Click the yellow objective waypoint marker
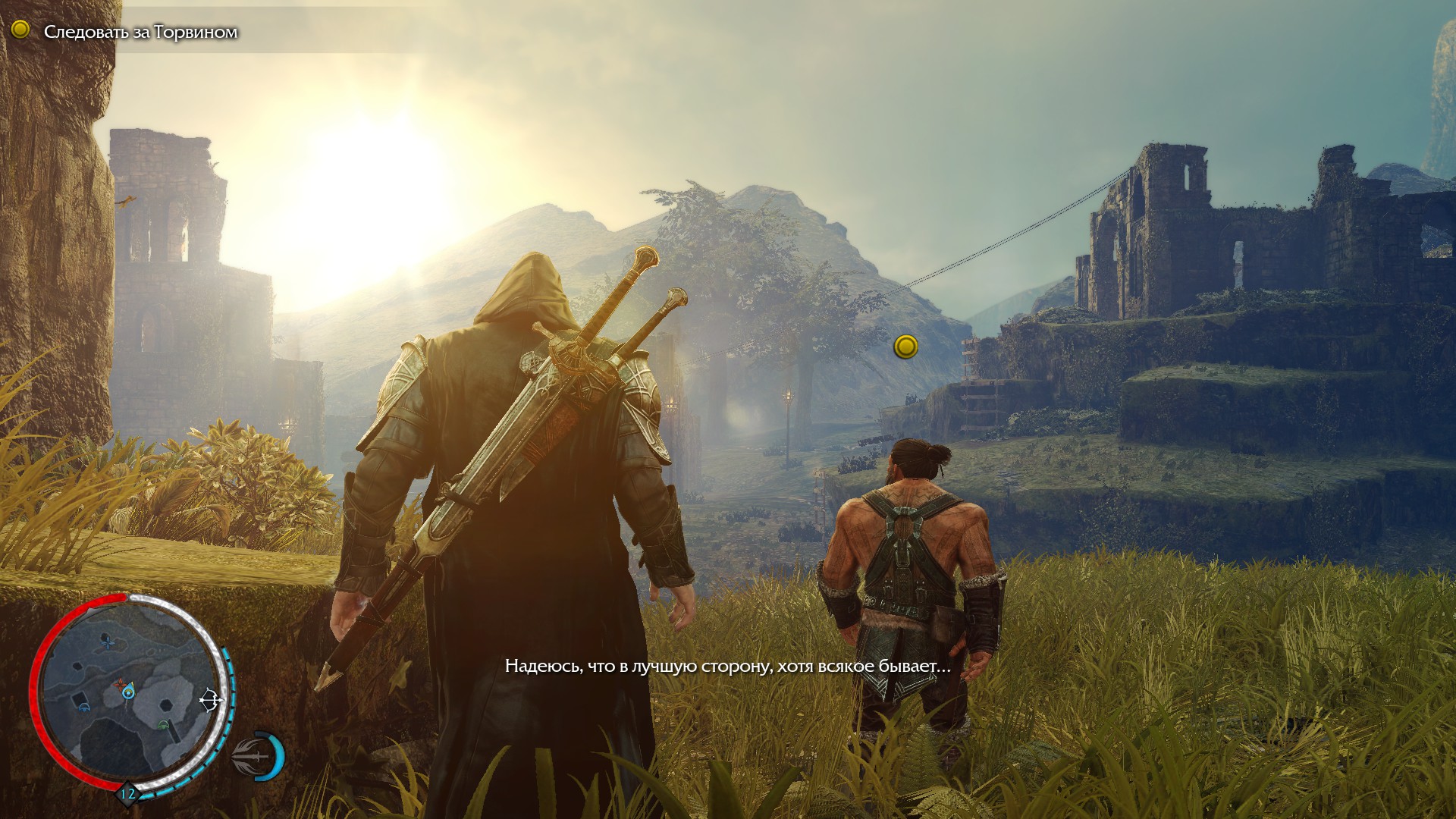This screenshot has height=819, width=1456. [x=905, y=347]
